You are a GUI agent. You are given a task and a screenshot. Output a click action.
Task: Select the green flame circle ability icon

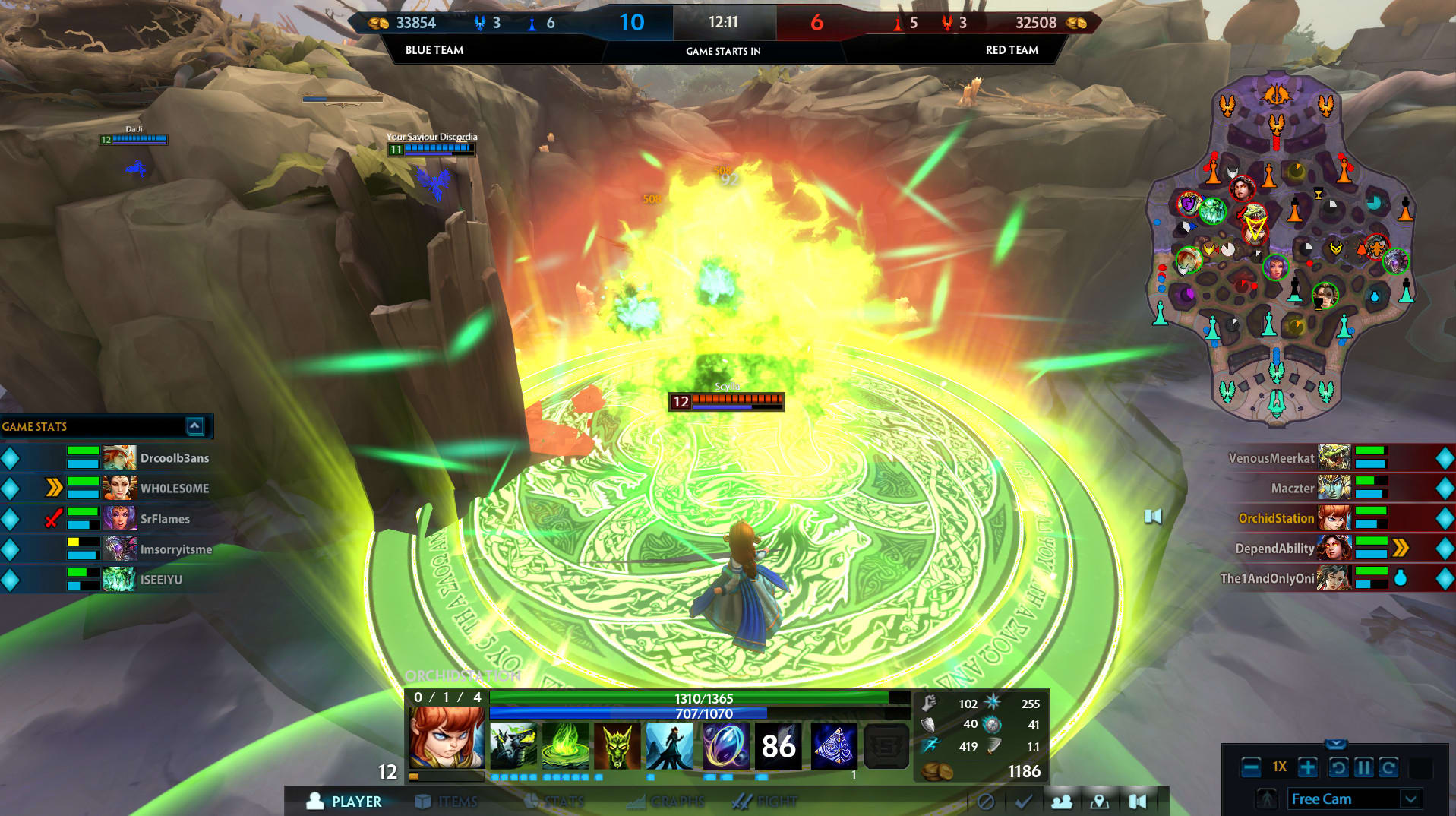(565, 746)
